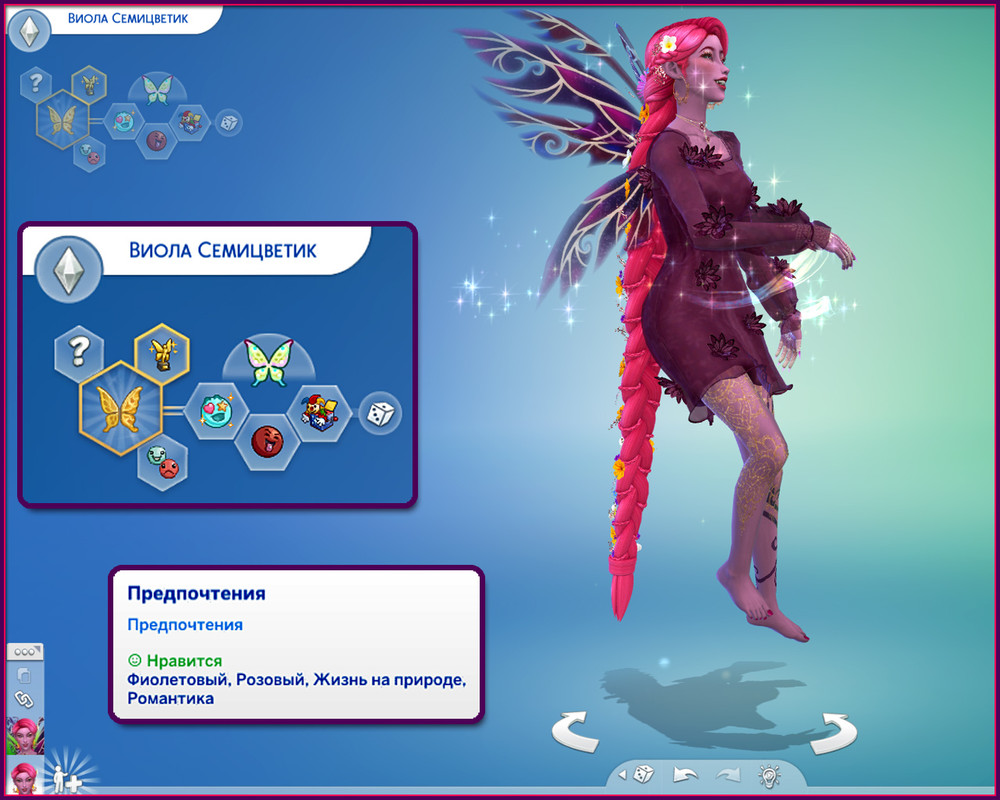The width and height of the screenshot is (1000, 800).
Task: Randomize traits with the enlarged panel's dice
Action: click(380, 413)
